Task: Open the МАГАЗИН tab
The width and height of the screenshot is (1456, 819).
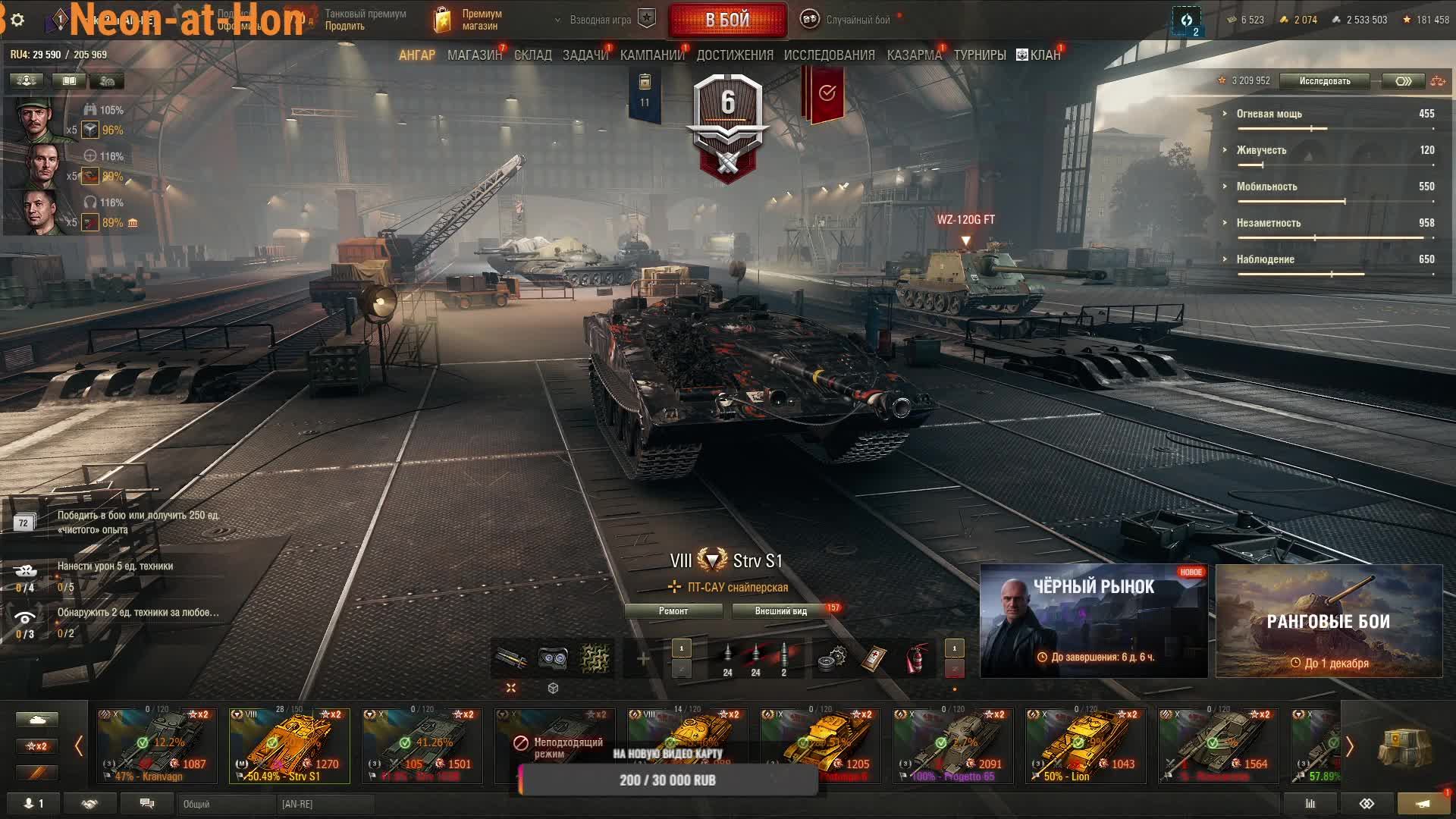Action: [474, 55]
